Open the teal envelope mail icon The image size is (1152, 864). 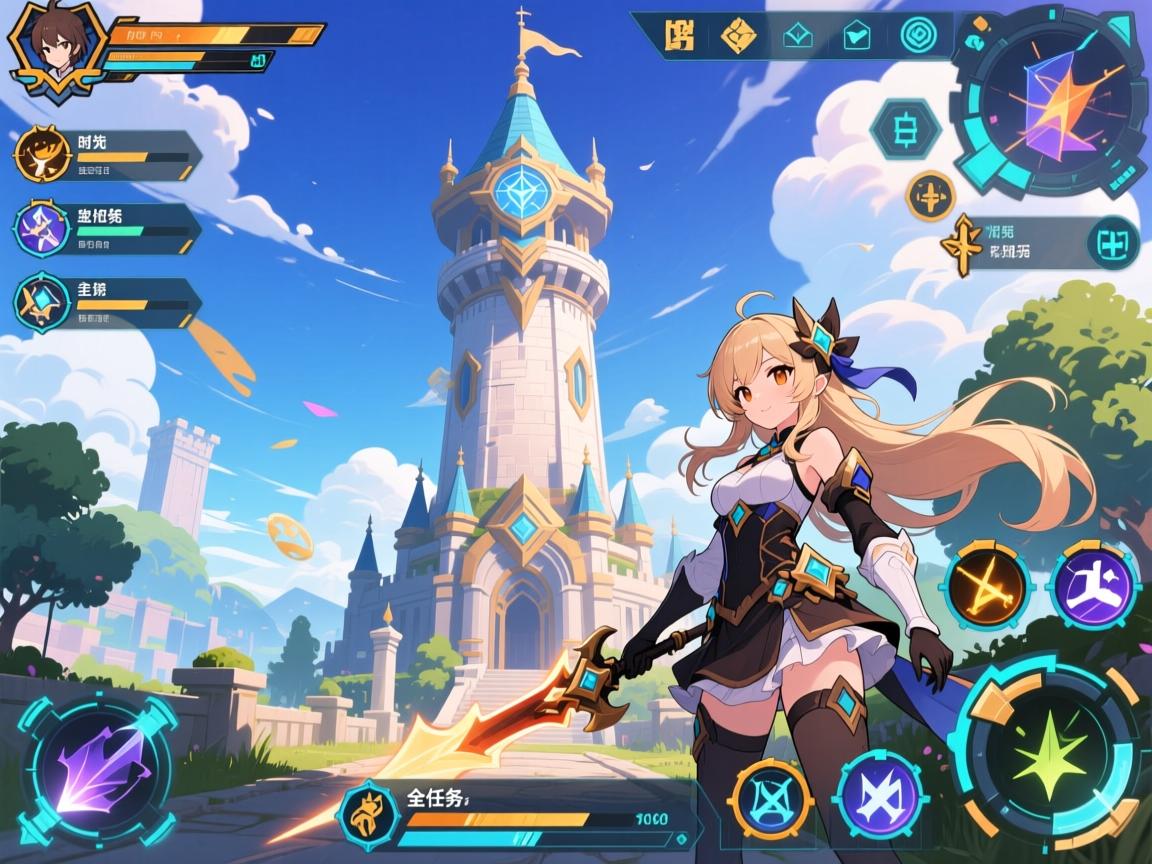(797, 36)
